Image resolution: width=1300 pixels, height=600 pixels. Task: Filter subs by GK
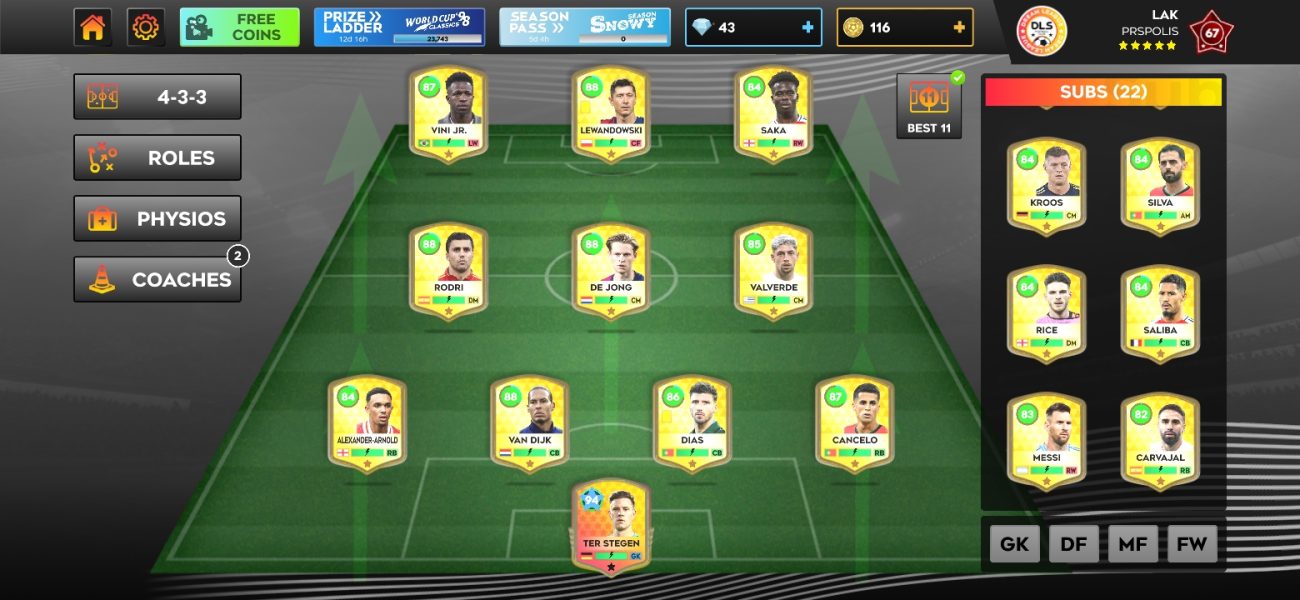[x=1015, y=544]
